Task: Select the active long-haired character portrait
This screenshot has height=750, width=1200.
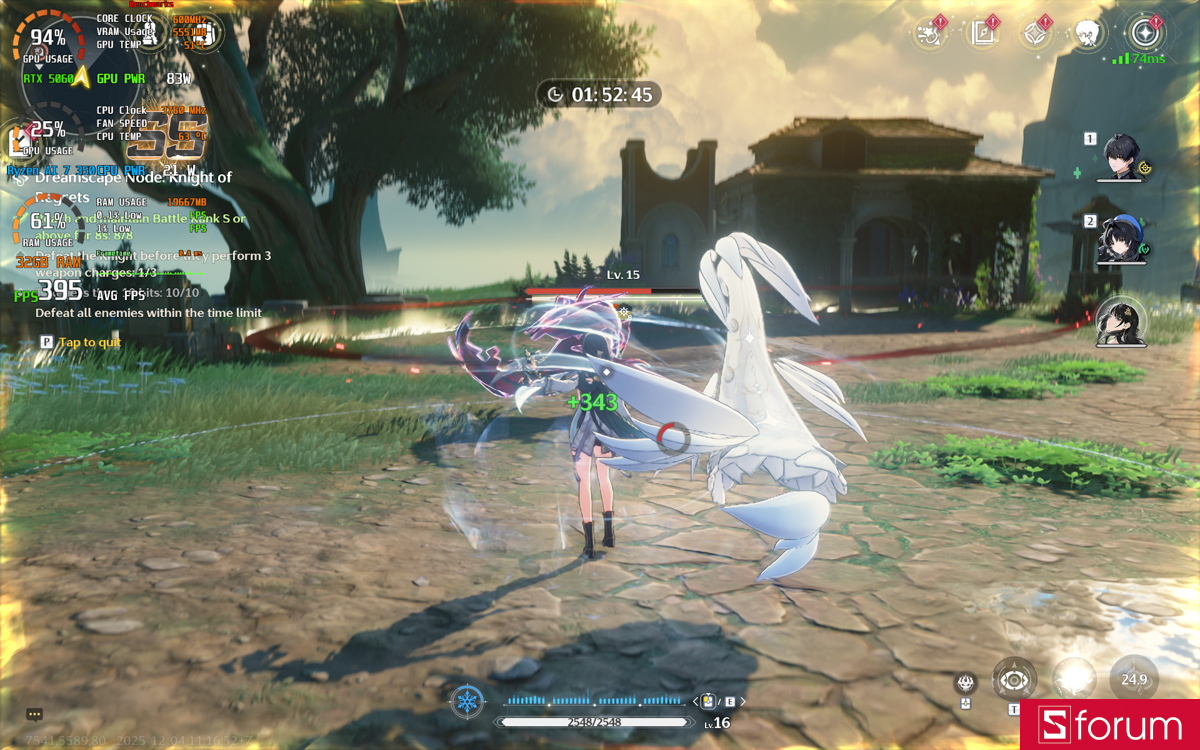Action: pos(1121,322)
